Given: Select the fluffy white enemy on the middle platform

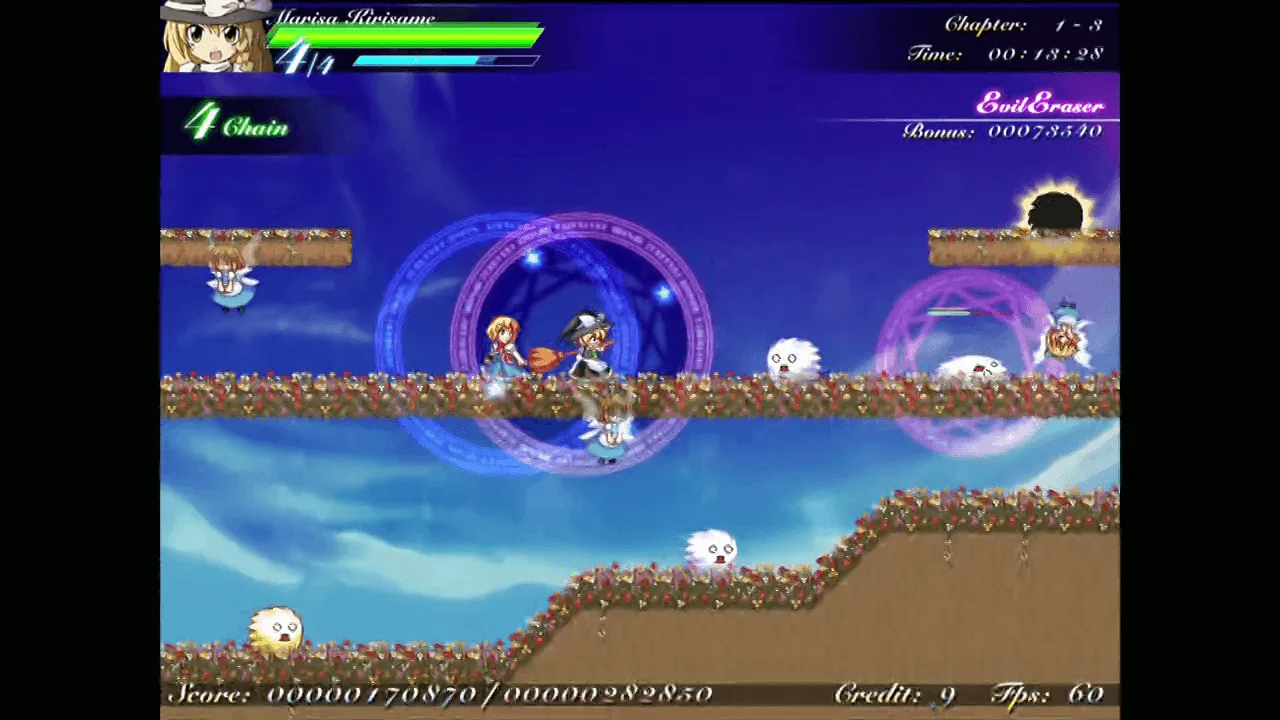Looking at the screenshot, I should [793, 356].
